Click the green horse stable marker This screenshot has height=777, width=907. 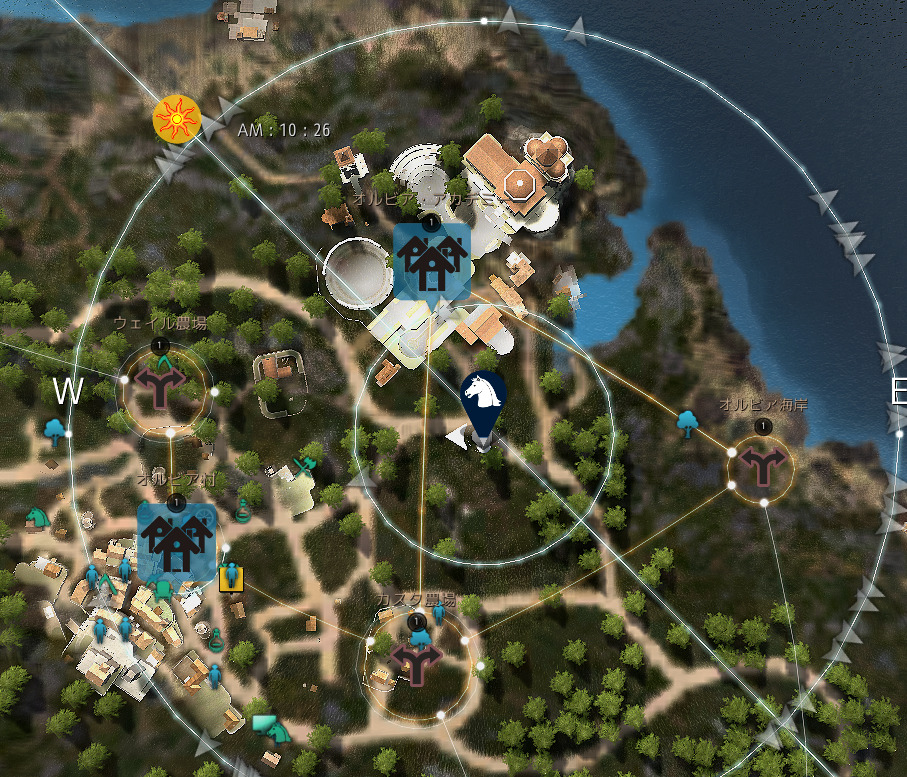point(38,517)
